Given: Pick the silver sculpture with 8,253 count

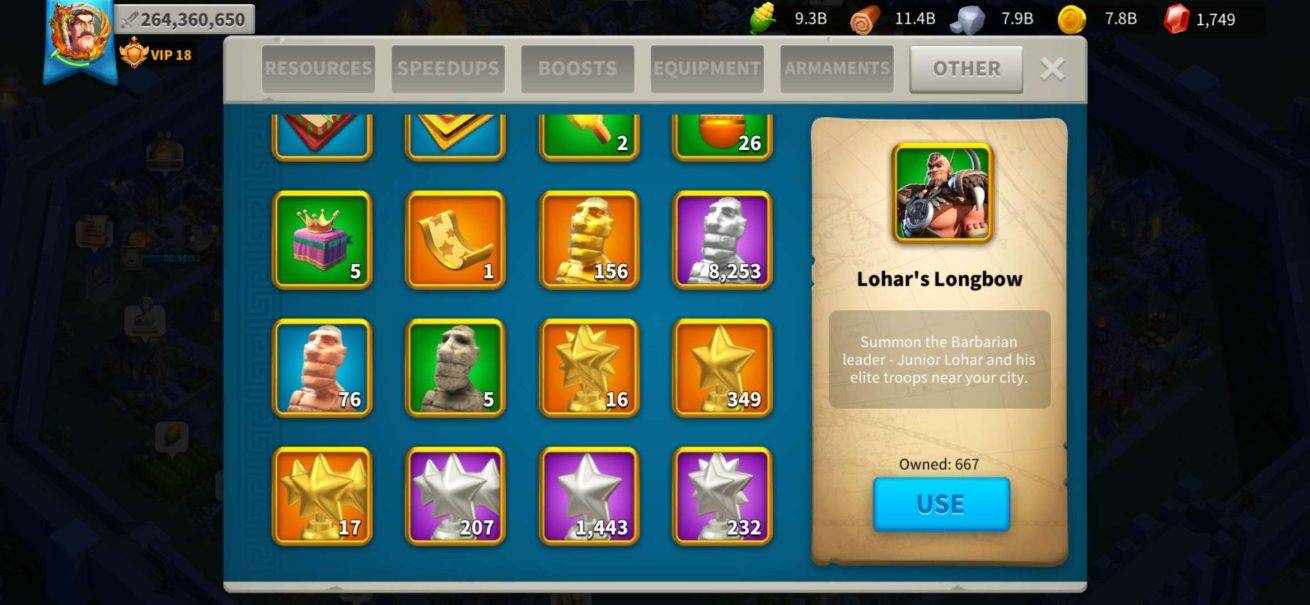Looking at the screenshot, I should [x=723, y=240].
